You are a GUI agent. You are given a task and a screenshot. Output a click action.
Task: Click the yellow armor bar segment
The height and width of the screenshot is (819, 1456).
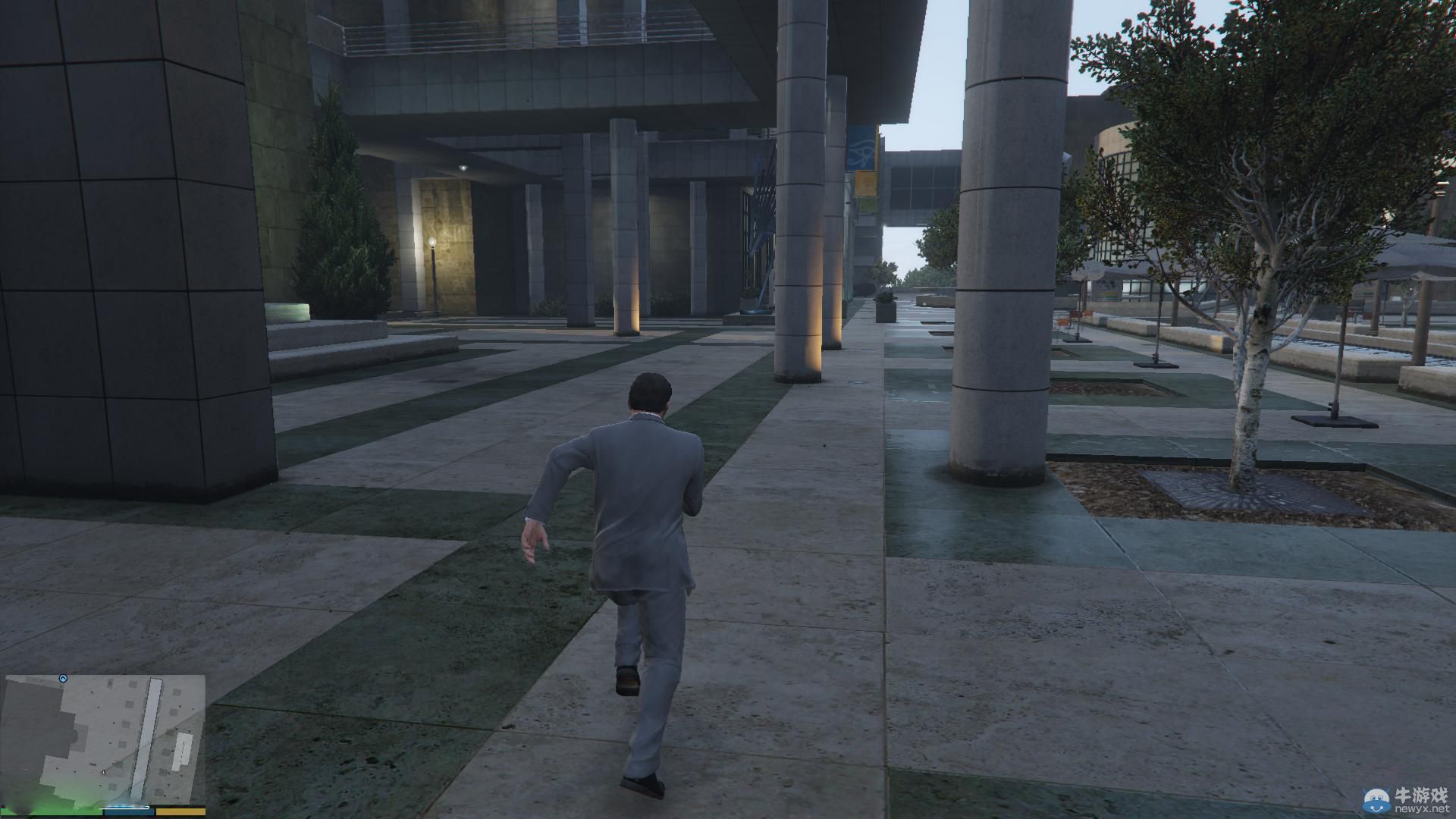tap(180, 813)
